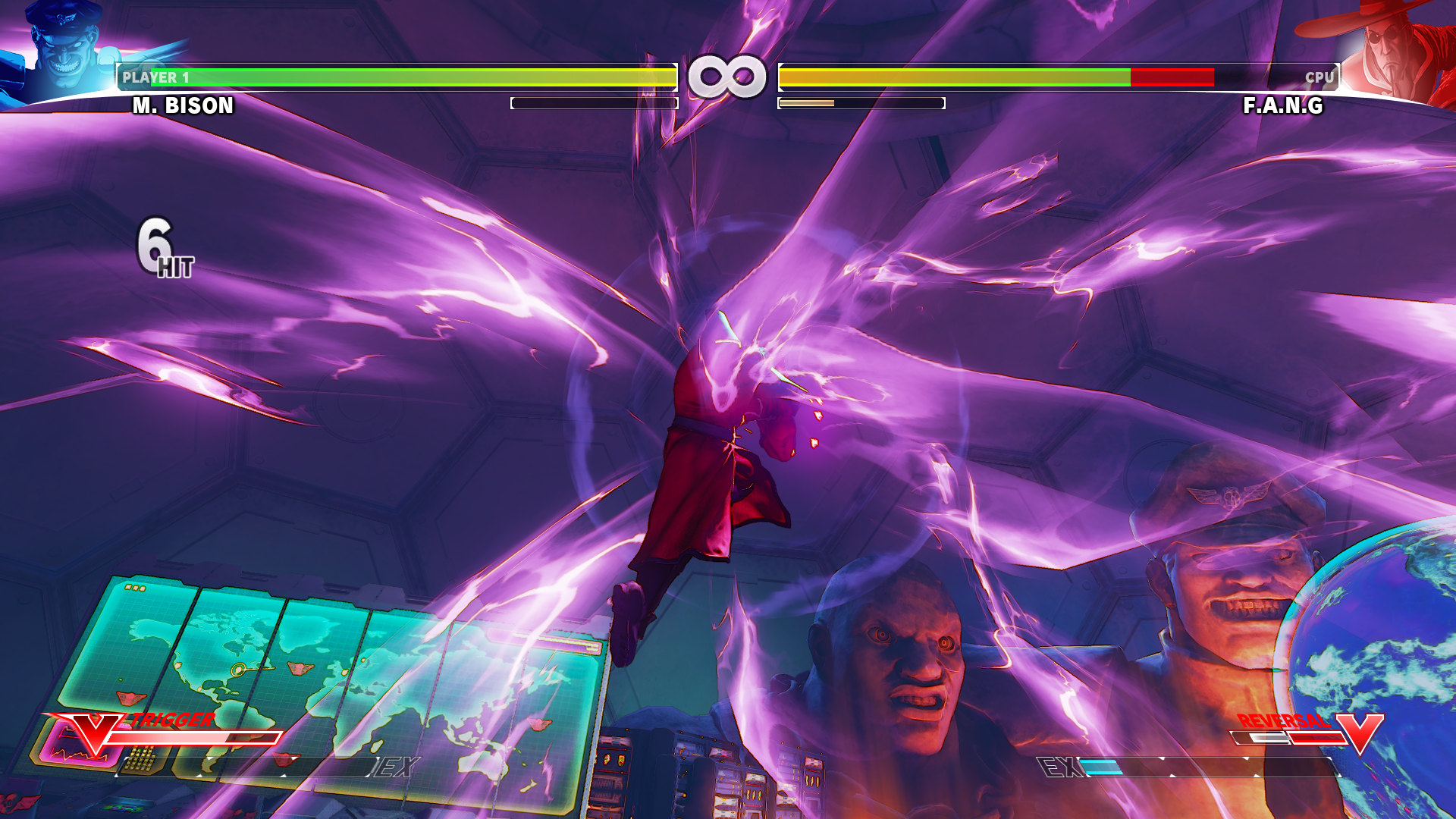1456x819 pixels.
Task: Click the EX gauge label on the left
Action: [394, 767]
